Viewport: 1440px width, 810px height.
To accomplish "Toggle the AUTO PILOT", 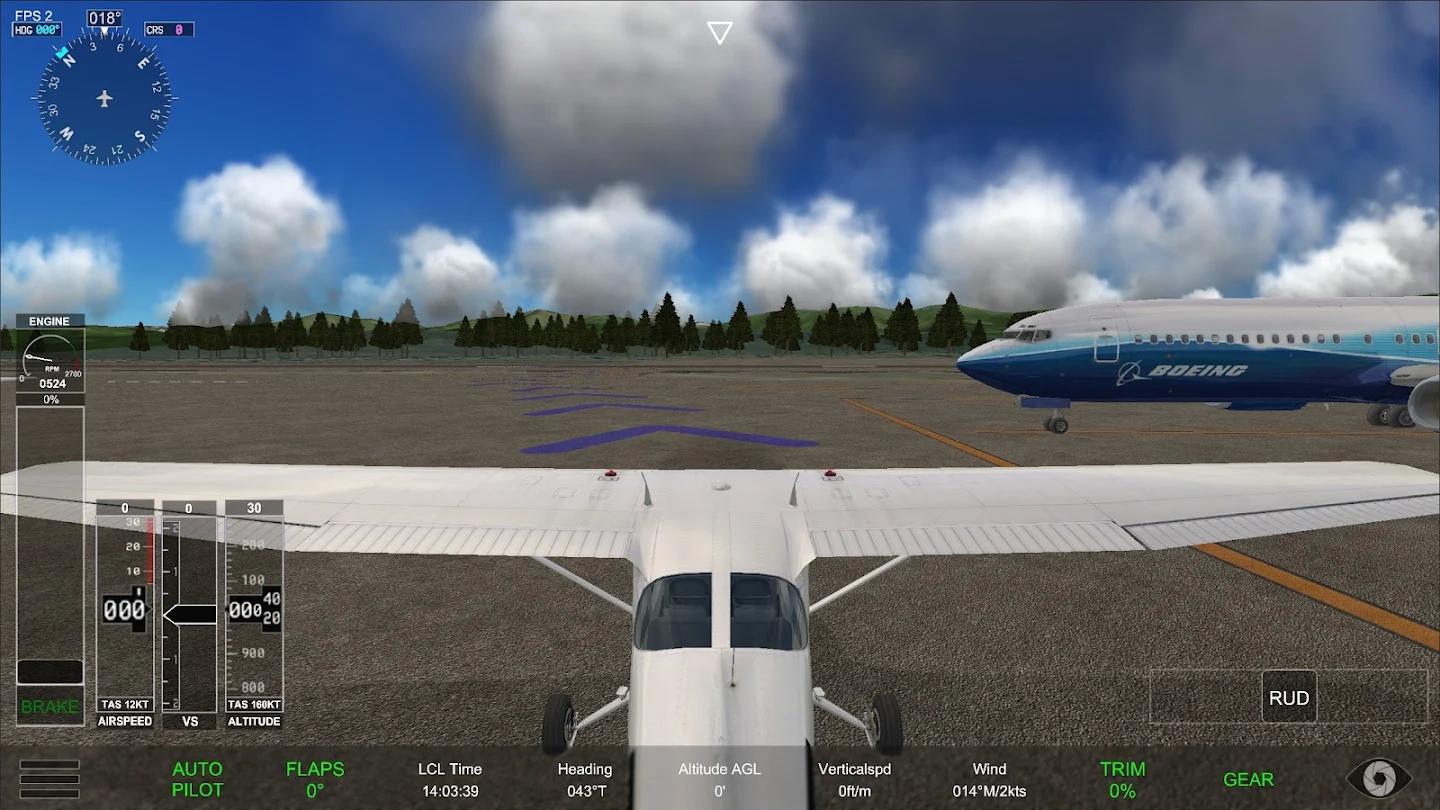I will (197, 779).
